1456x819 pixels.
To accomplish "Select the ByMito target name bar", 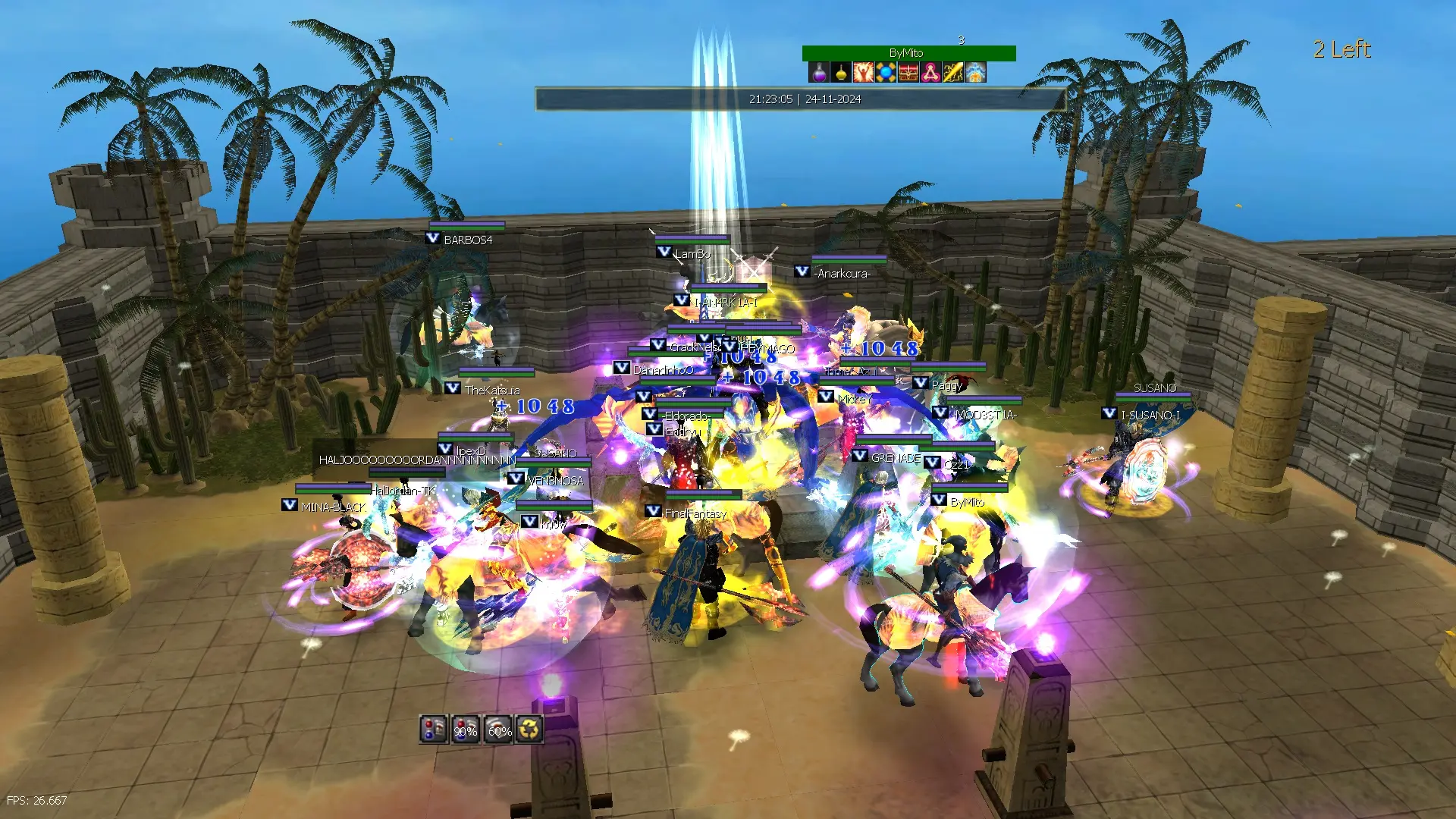I will point(908,53).
